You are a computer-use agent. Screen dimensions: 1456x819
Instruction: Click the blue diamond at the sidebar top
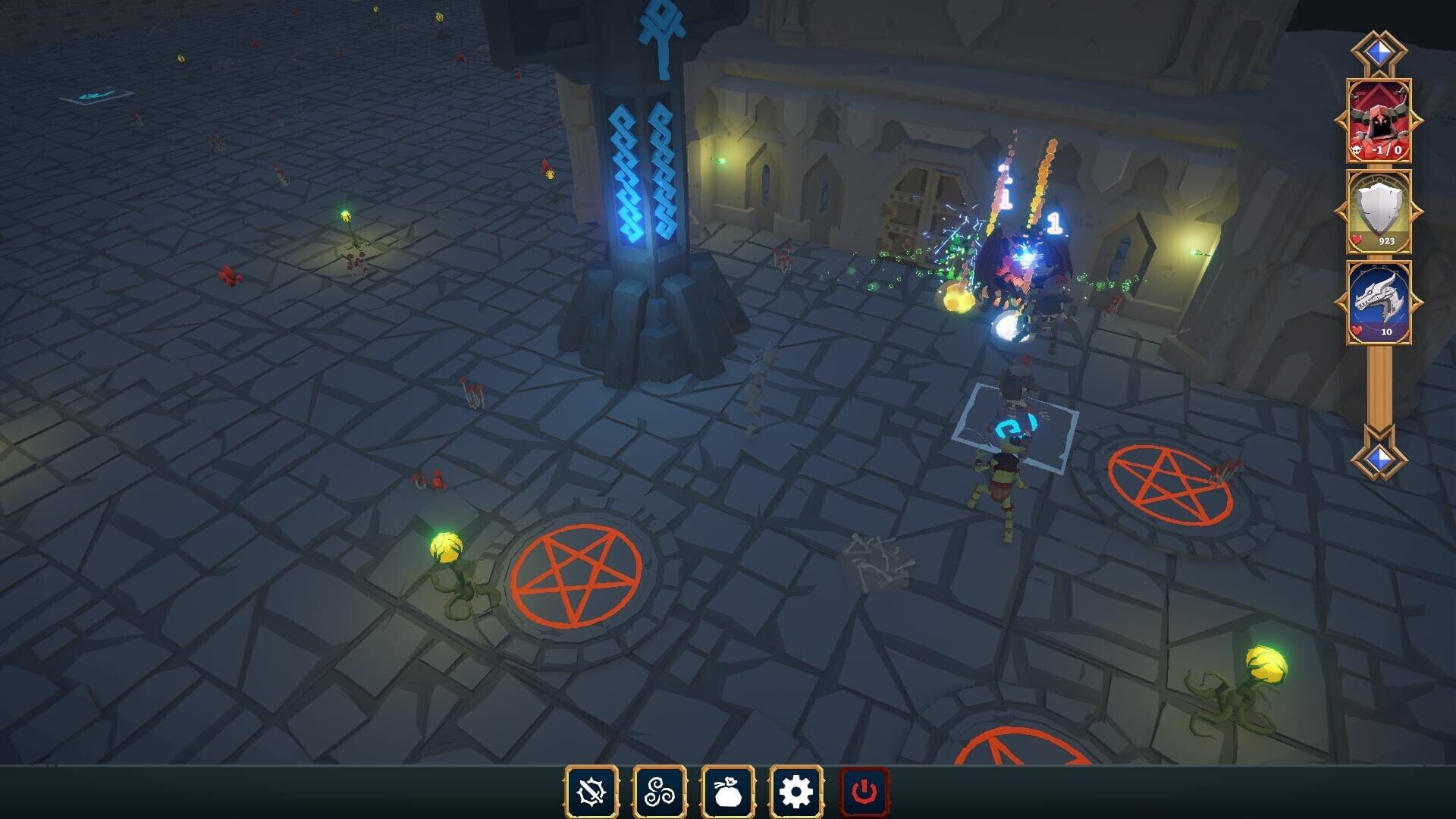click(x=1379, y=51)
